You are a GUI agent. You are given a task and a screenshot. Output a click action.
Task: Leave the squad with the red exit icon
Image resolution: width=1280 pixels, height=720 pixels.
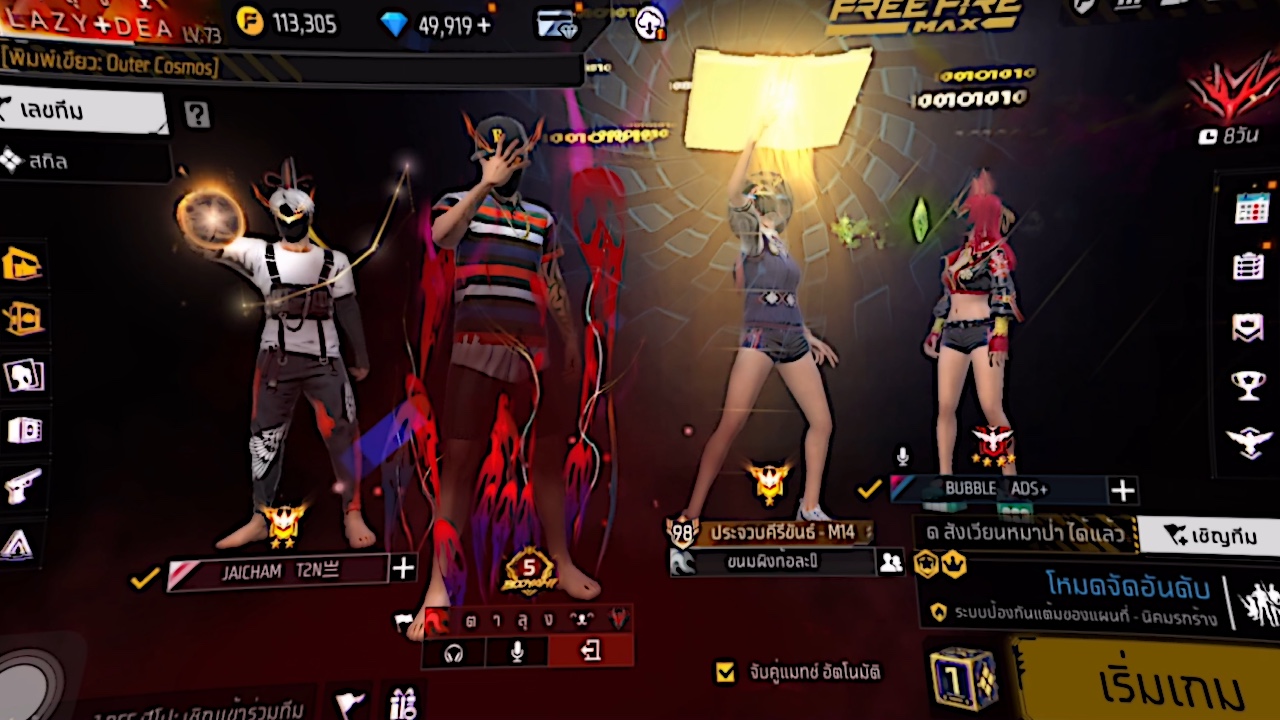(590, 652)
